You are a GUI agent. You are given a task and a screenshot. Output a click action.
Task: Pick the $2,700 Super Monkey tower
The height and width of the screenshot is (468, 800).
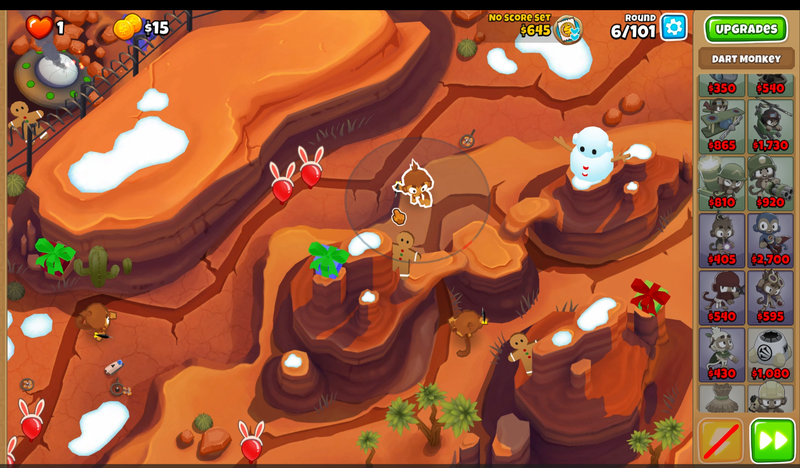point(770,239)
